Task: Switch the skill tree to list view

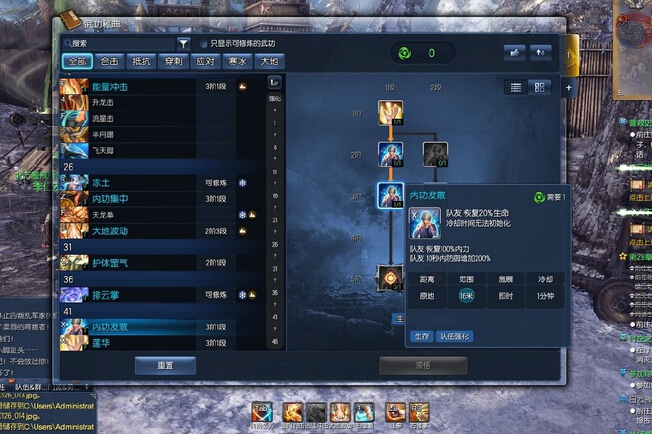Action: [516, 88]
